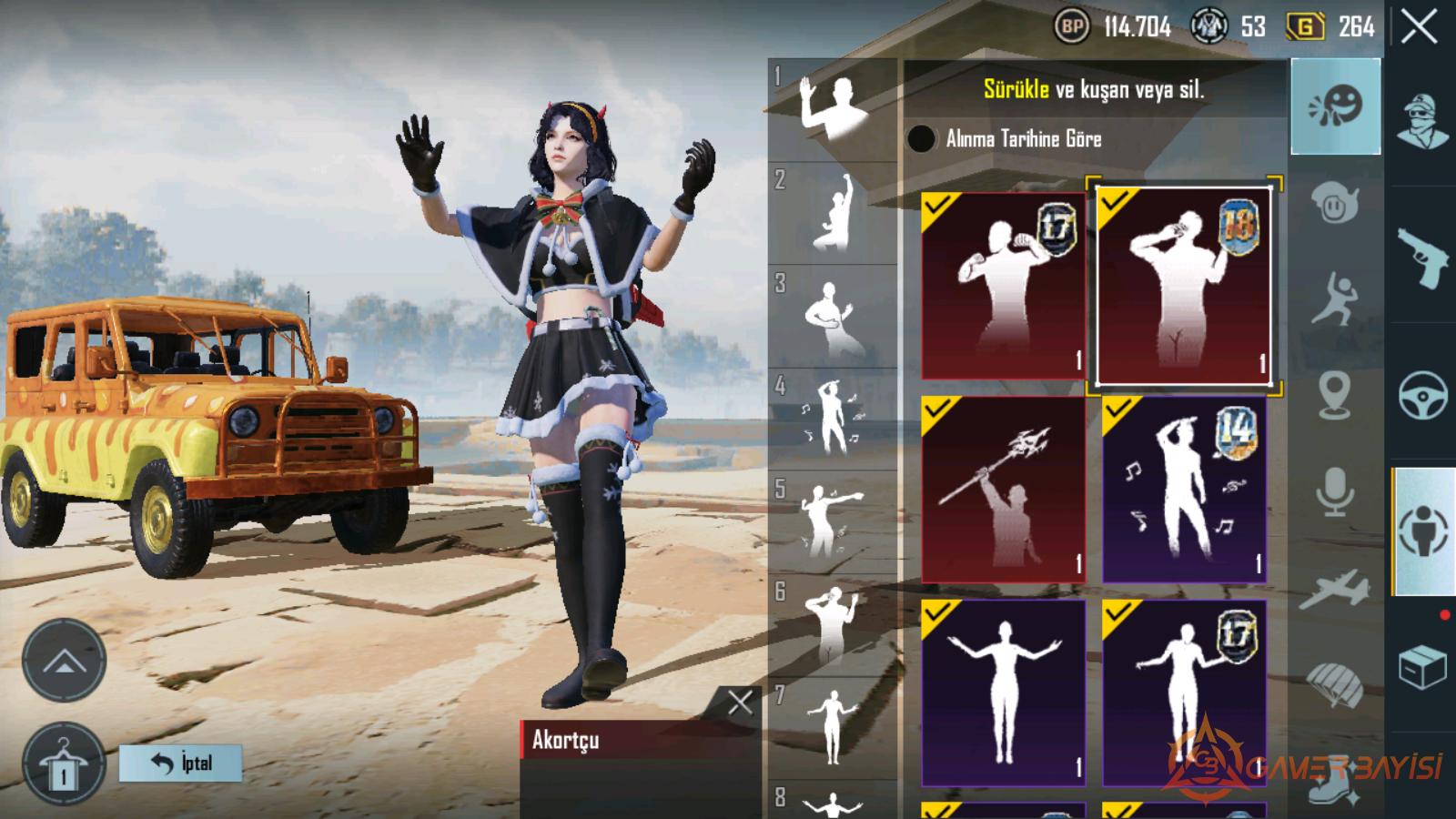Click the İptal cancel button

tap(181, 763)
